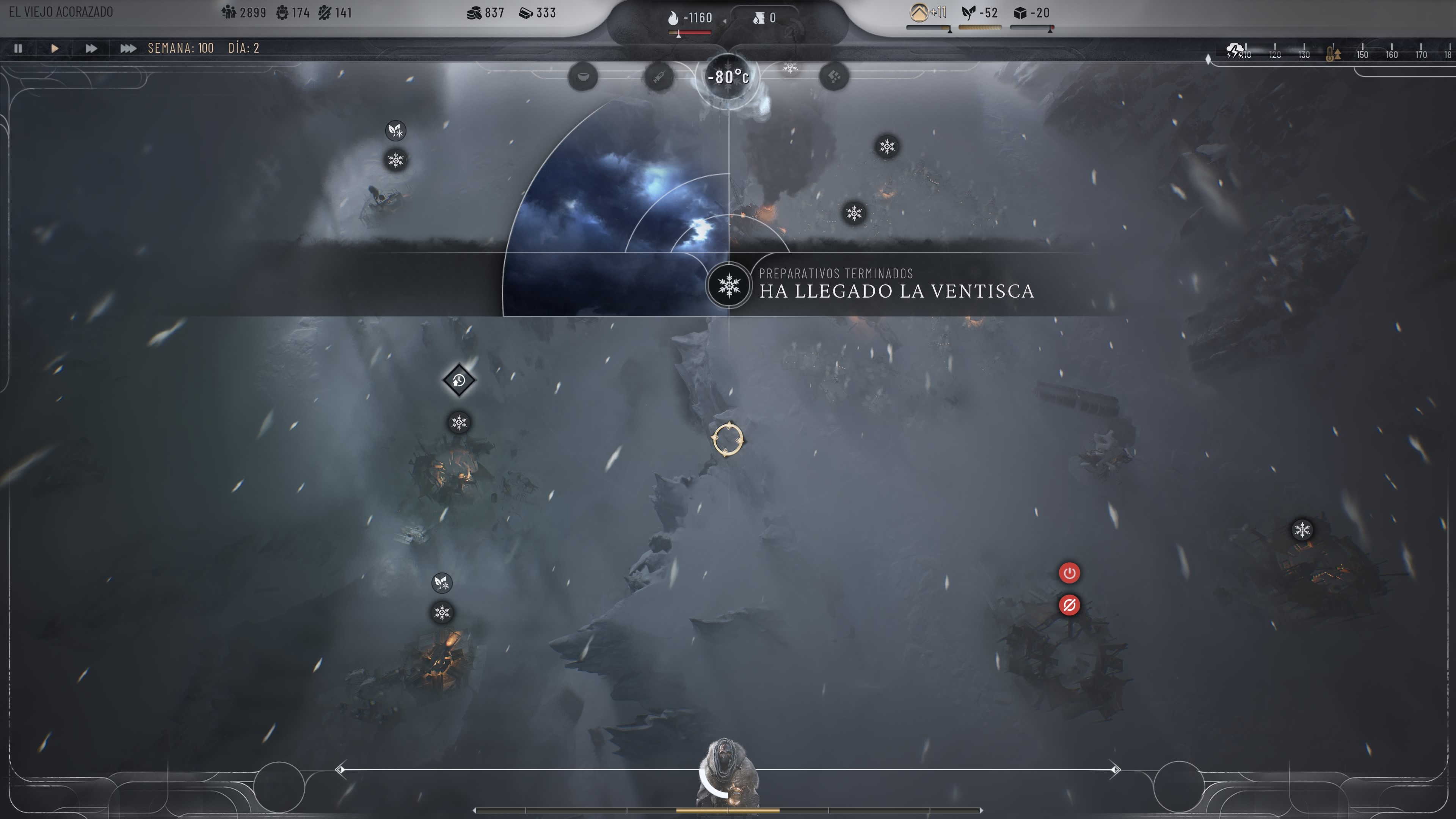Click the 'Ha llegado la ventisca' snowflake notification
The width and height of the screenshot is (1456, 819).
[728, 286]
